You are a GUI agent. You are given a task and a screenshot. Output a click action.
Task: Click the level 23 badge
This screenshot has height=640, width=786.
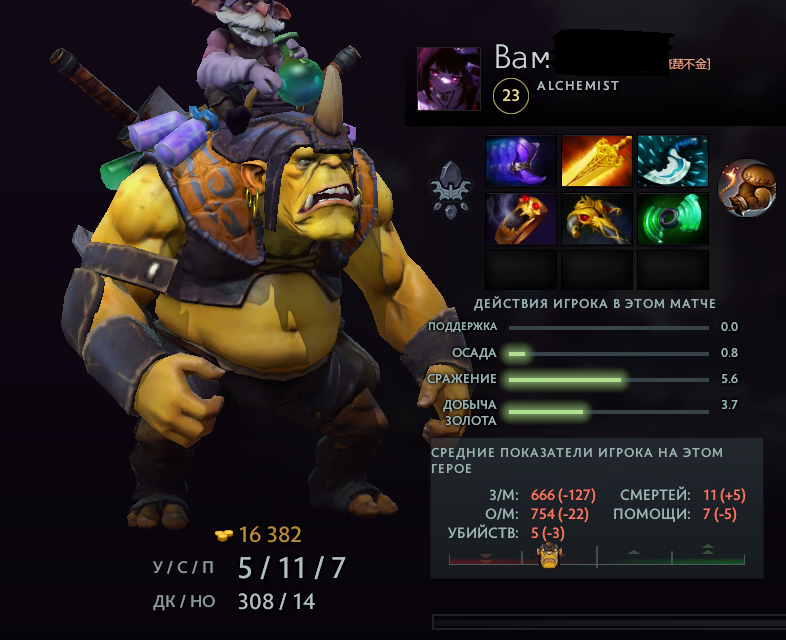point(511,96)
